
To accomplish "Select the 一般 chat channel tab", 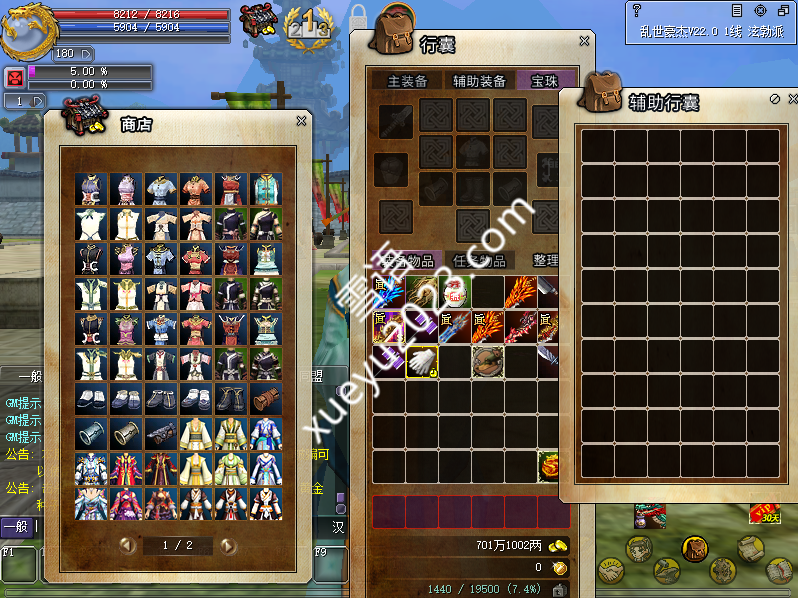I will (16, 526).
